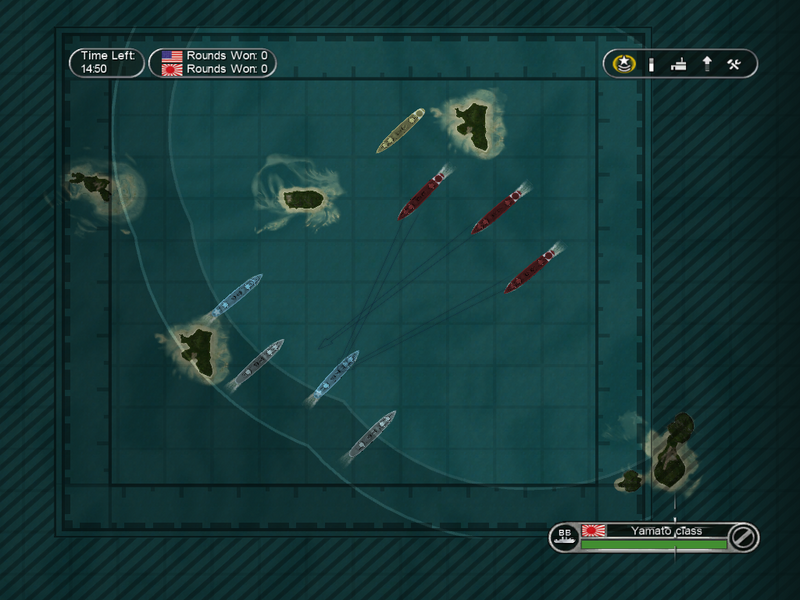Activate the upward arrow toolbar icon
800x600 pixels.
pyautogui.click(x=707, y=64)
